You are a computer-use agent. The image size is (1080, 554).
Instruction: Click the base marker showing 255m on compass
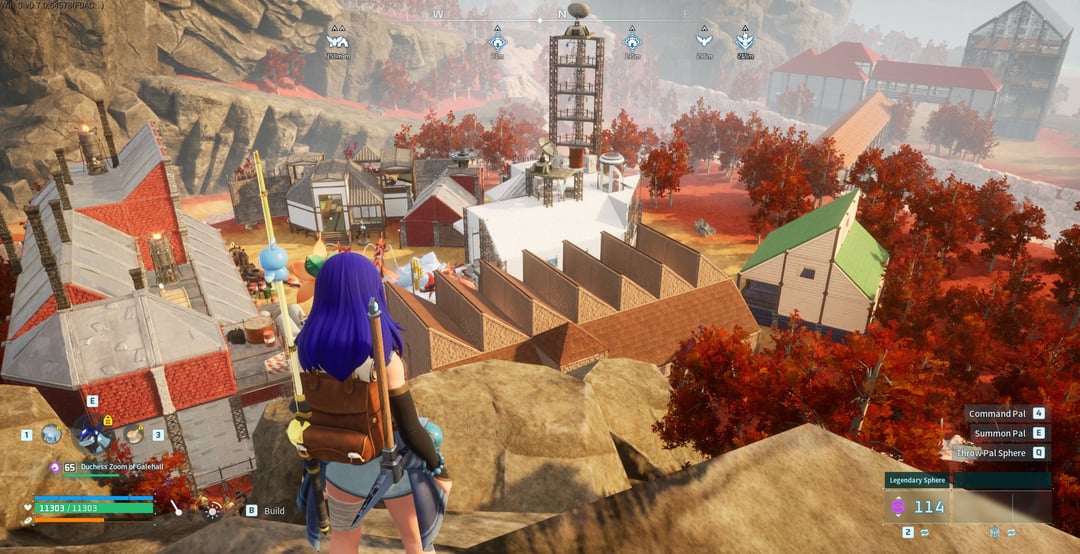tap(632, 43)
